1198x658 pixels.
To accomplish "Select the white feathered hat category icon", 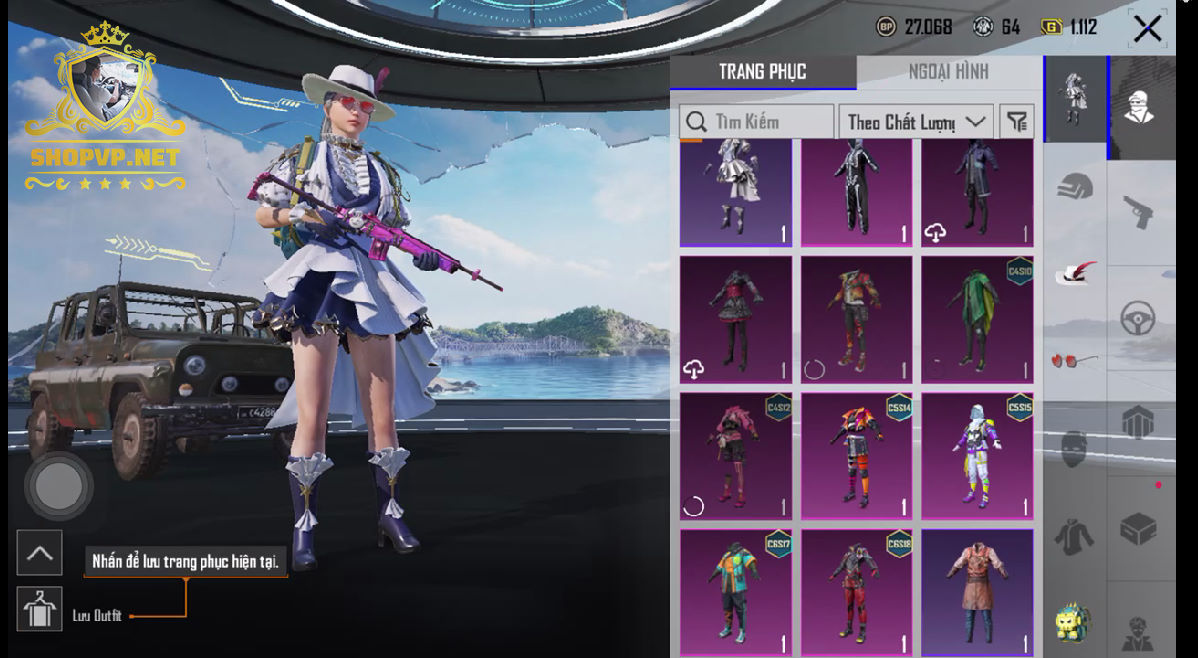I will coord(1075,273).
